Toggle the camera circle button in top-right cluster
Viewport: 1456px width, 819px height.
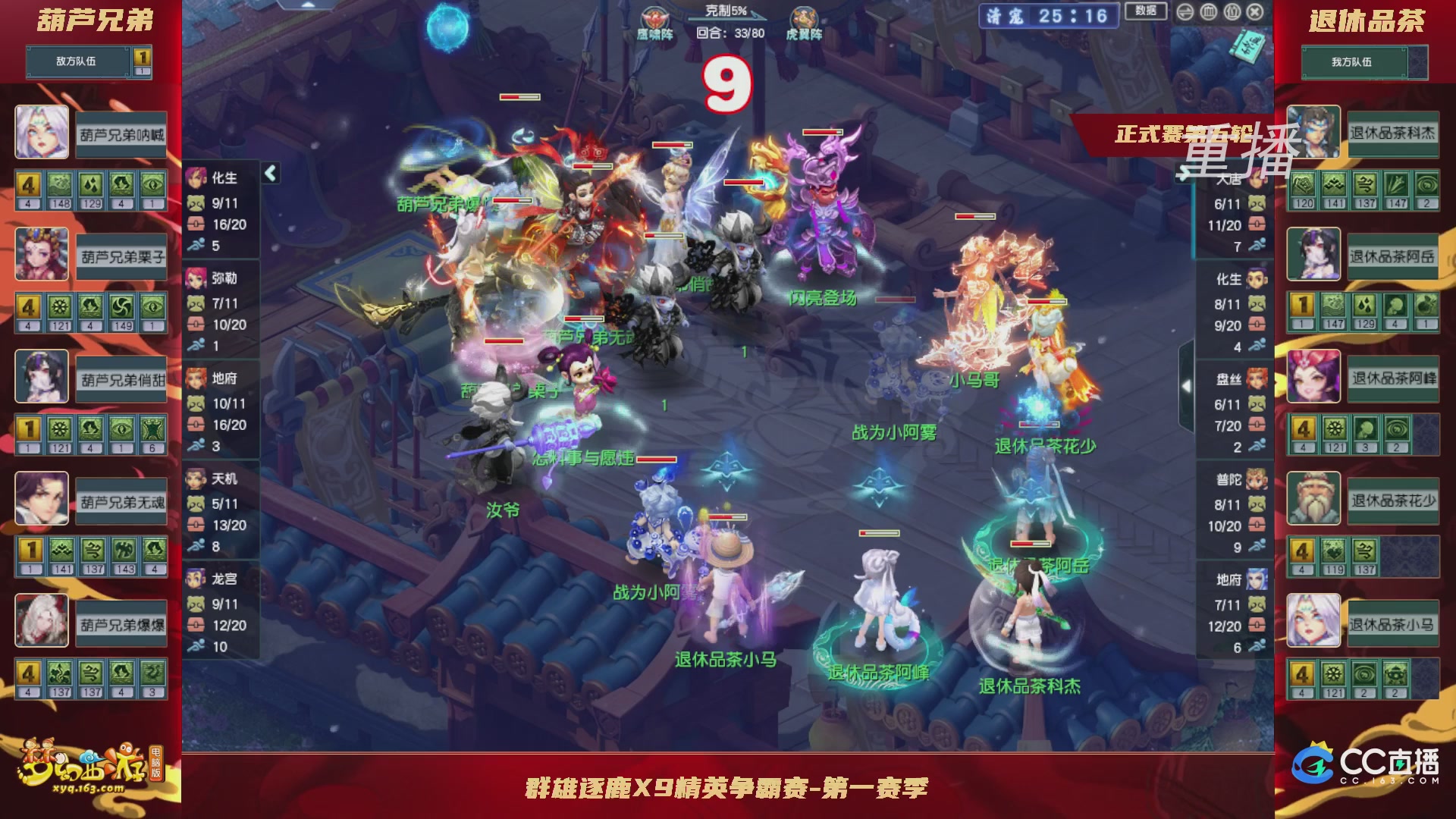click(1232, 12)
